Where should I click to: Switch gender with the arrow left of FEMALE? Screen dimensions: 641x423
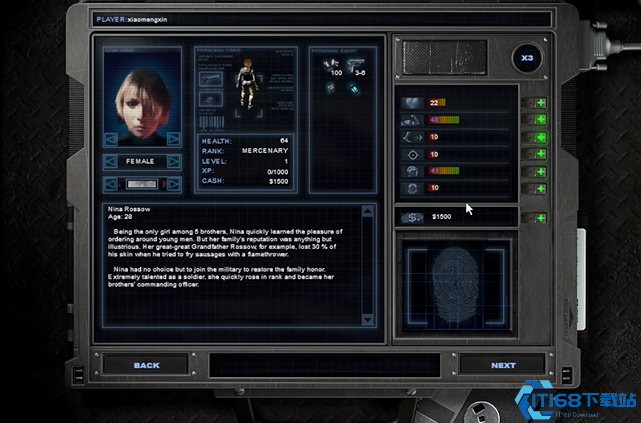[109, 160]
